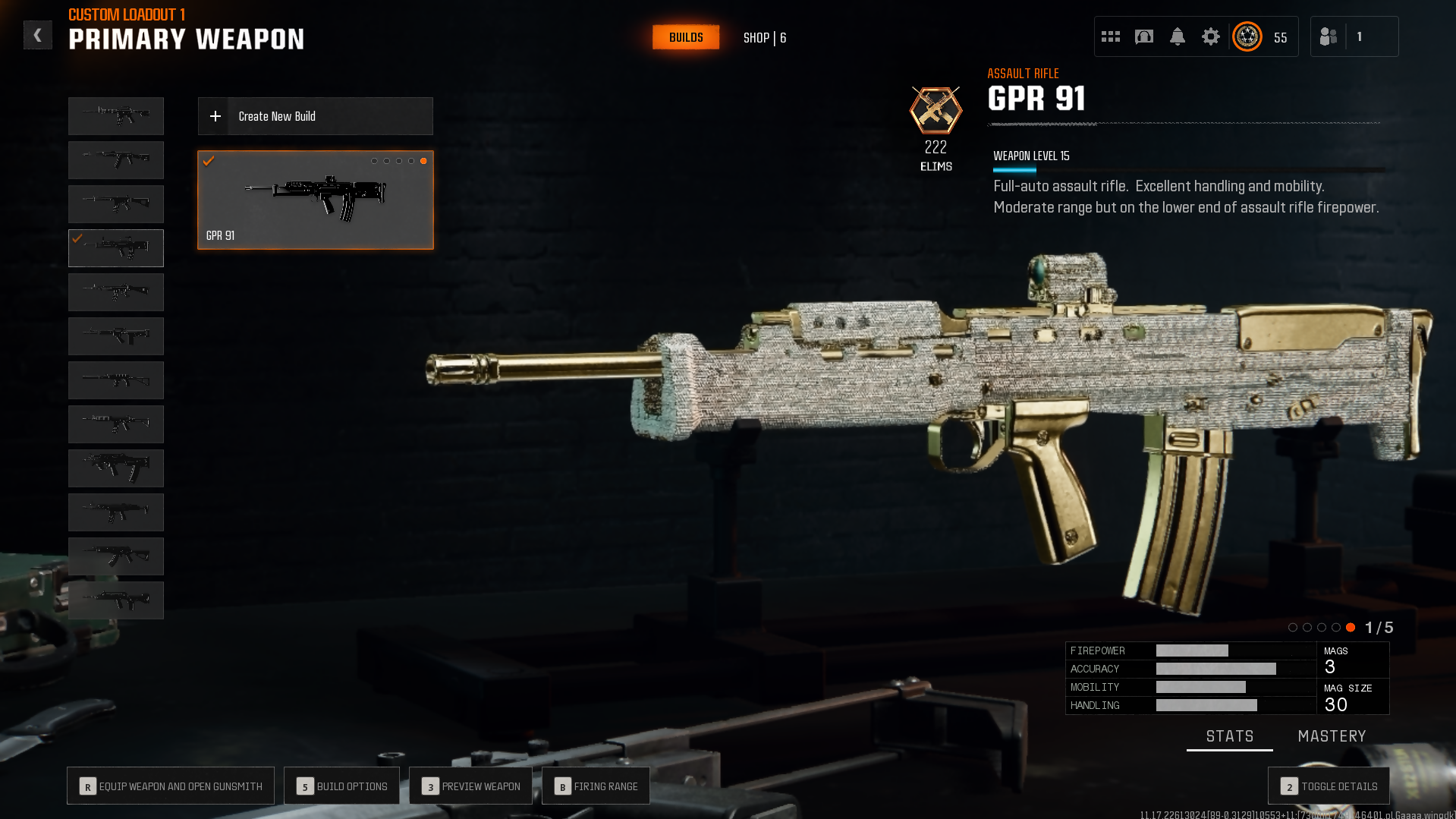This screenshot has height=819, width=1456.
Task: Open the player rank emblem
Action: click(1247, 36)
